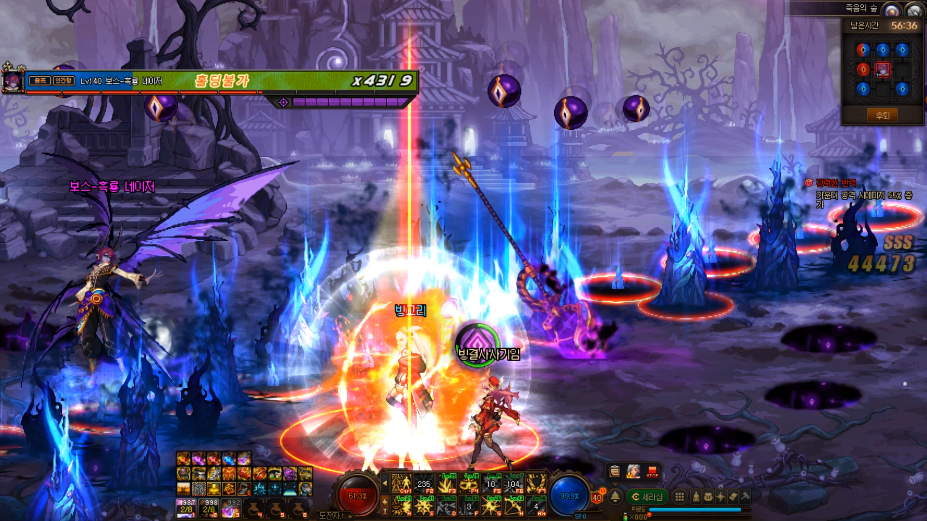Click the round blue orb button beside dungeon name
The height and width of the screenshot is (521, 927).
pyautogui.click(x=891, y=10)
